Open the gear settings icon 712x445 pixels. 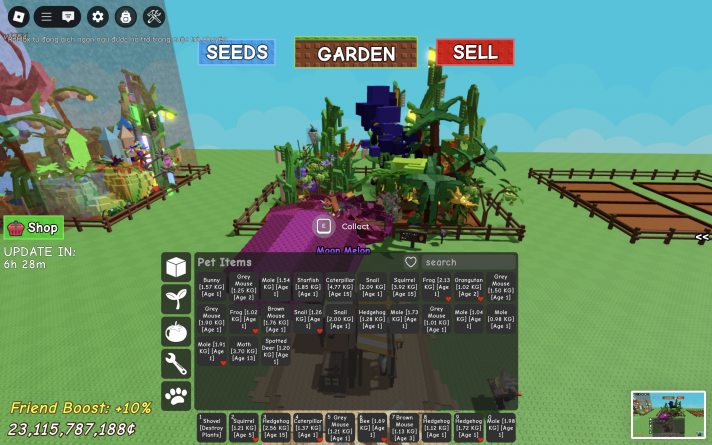pyautogui.click(x=97, y=16)
